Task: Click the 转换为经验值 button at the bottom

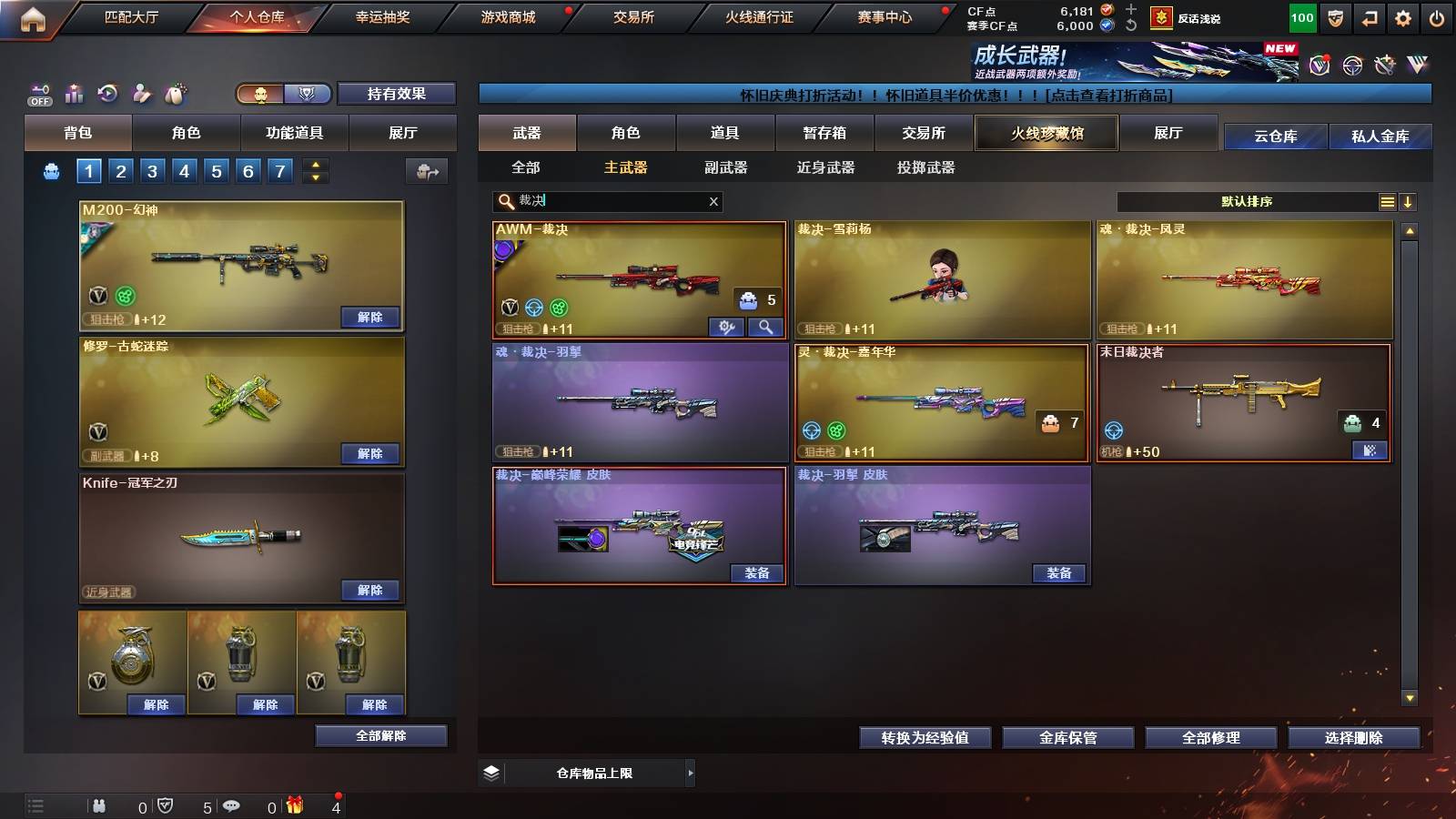Action: click(x=925, y=738)
